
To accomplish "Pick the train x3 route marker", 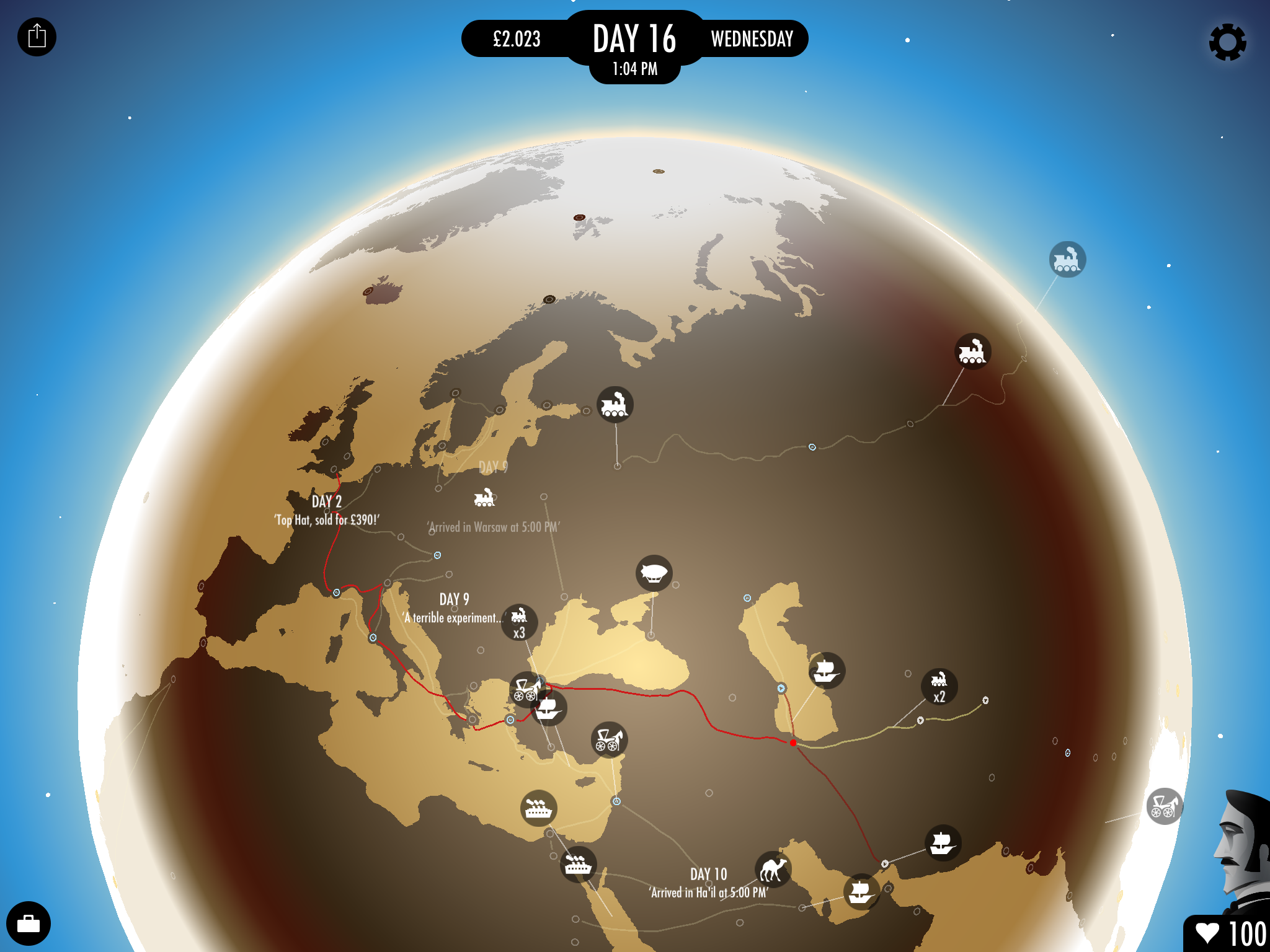I will 519,622.
